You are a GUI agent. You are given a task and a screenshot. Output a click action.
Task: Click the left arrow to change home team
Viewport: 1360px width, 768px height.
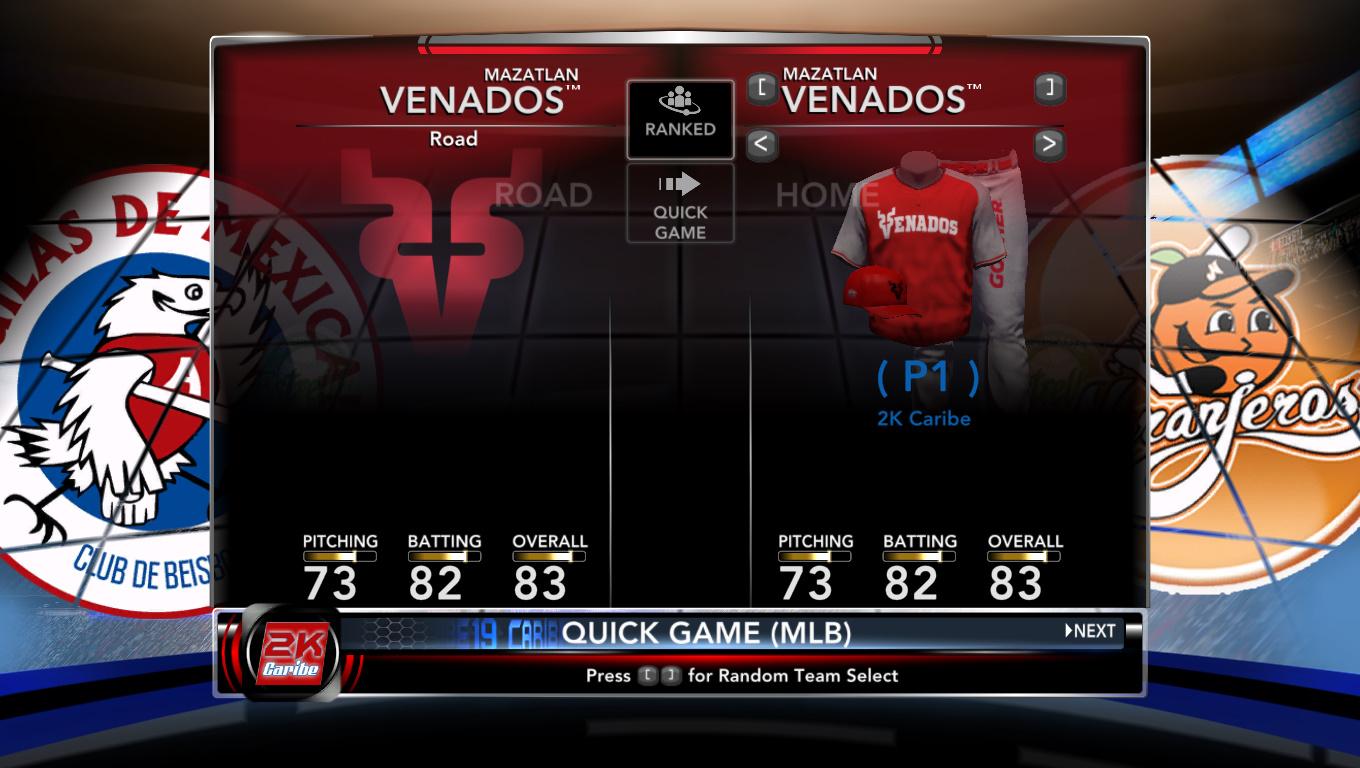pyautogui.click(x=761, y=144)
